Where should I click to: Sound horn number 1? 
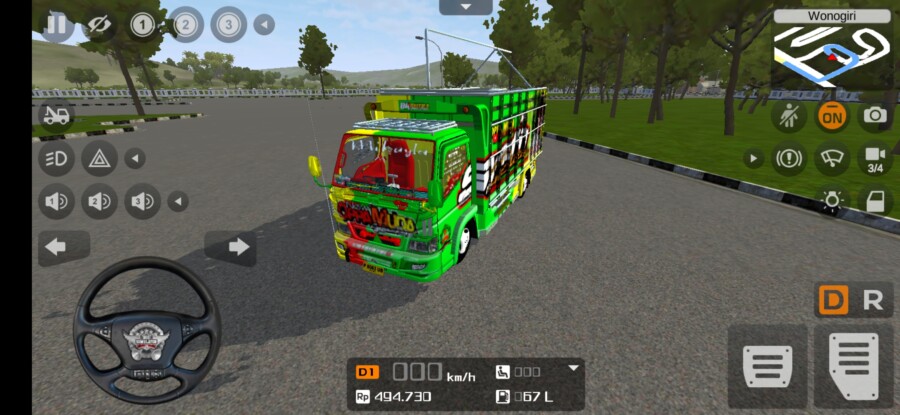point(56,202)
